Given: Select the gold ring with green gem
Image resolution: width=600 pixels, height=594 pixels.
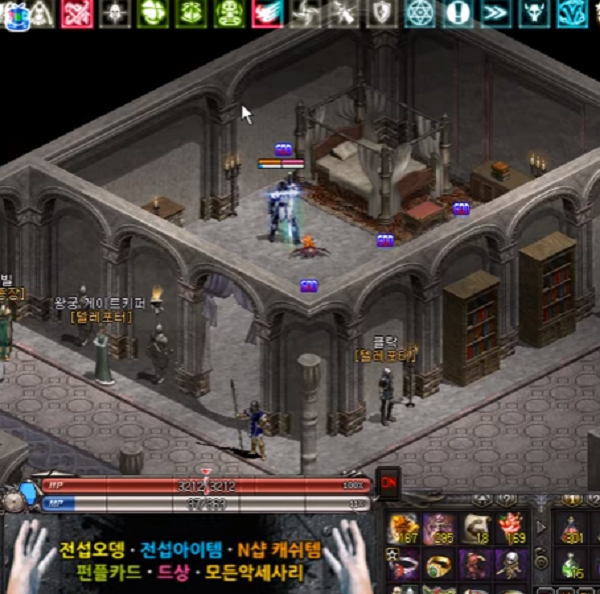Looking at the screenshot, I should pyautogui.click(x=439, y=565).
